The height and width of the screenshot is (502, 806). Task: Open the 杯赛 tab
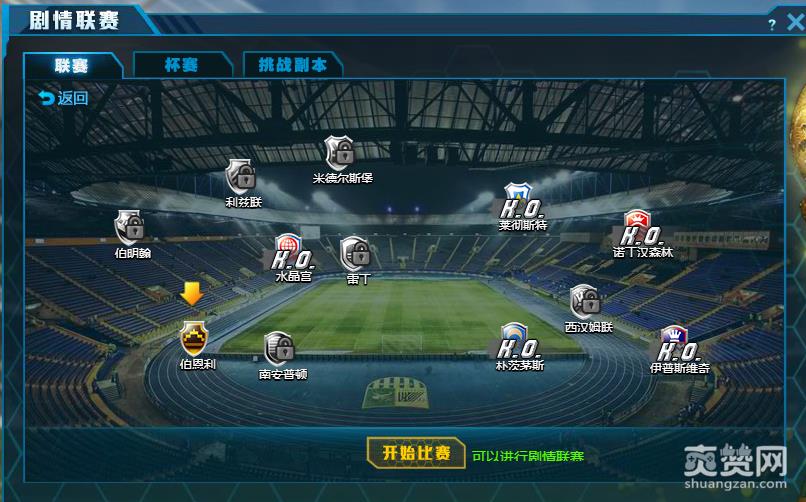pos(181,65)
